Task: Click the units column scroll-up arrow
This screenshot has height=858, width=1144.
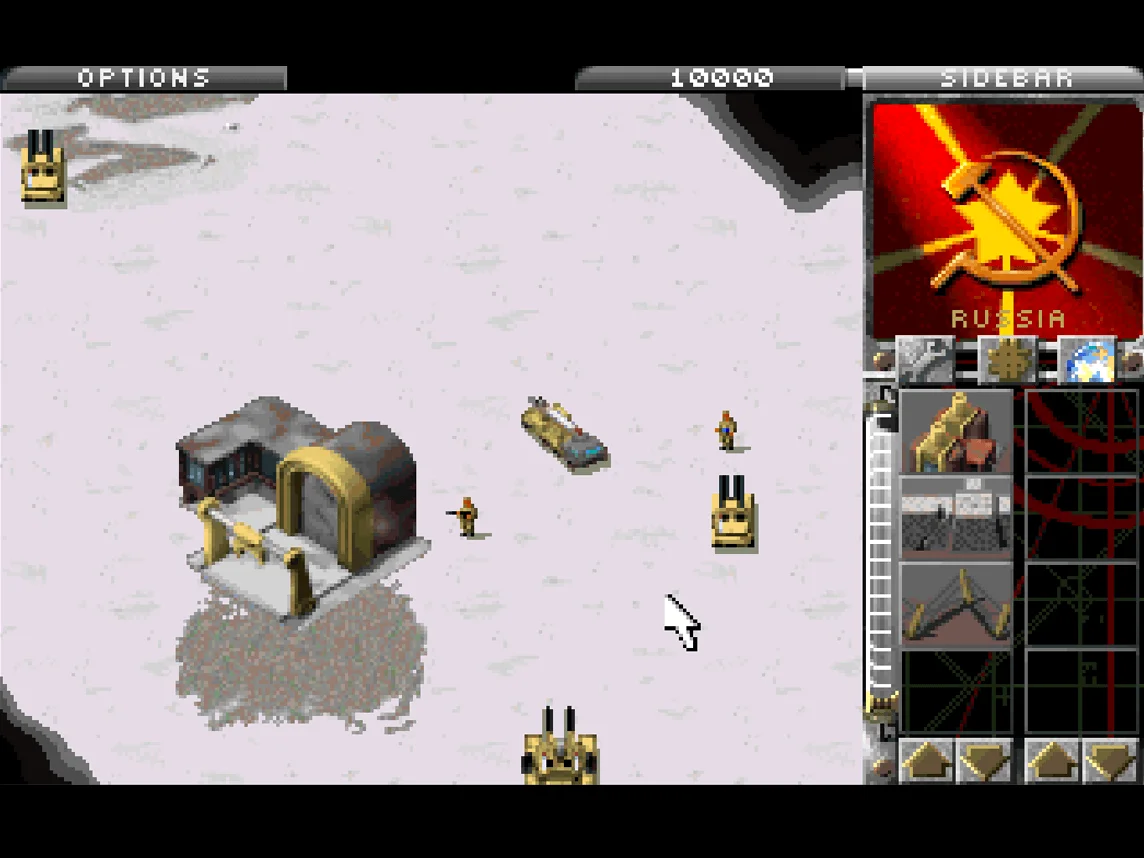Action: point(1052,761)
